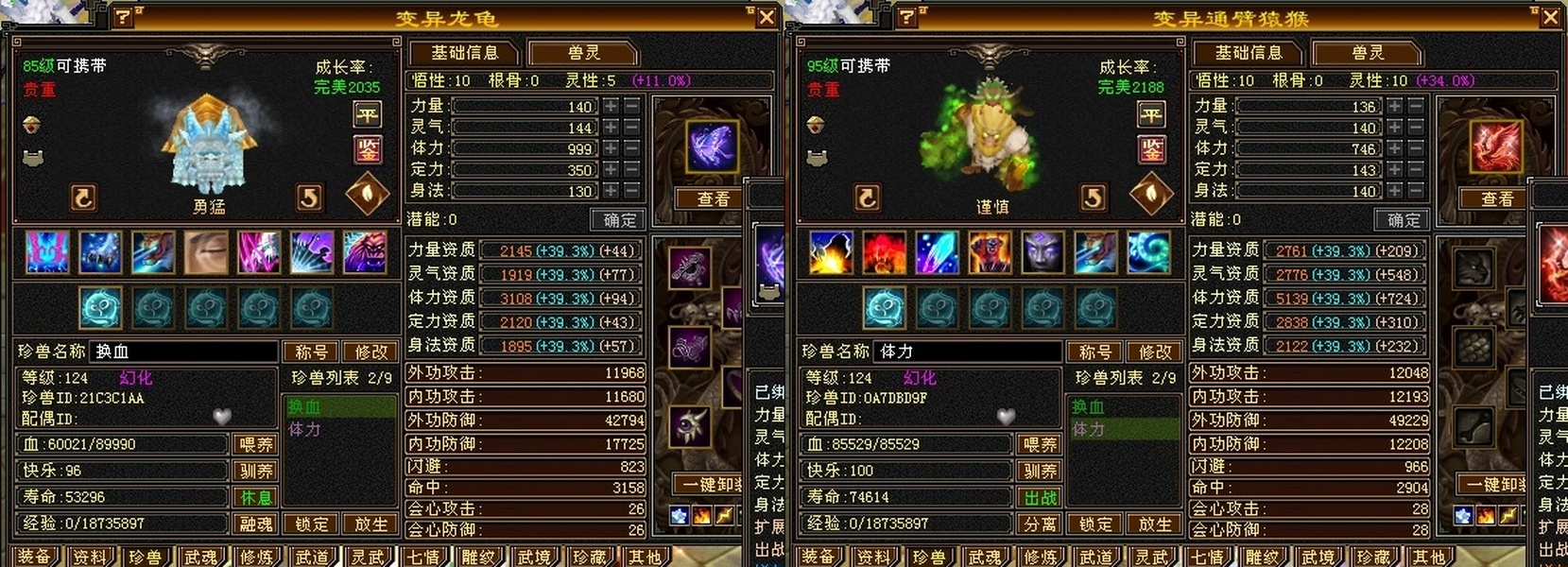The width and height of the screenshot is (1568, 567).
Task: Click the 分离 button
Action: click(x=1040, y=524)
